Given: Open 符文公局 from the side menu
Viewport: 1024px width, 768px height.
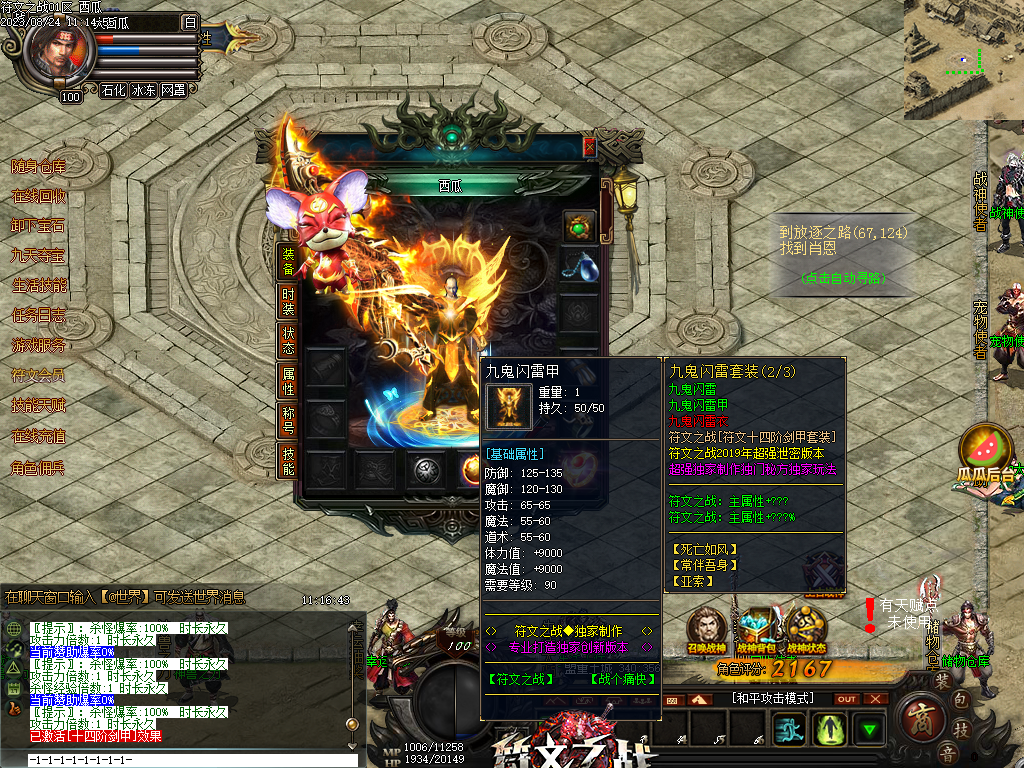Looking at the screenshot, I should [39, 376].
